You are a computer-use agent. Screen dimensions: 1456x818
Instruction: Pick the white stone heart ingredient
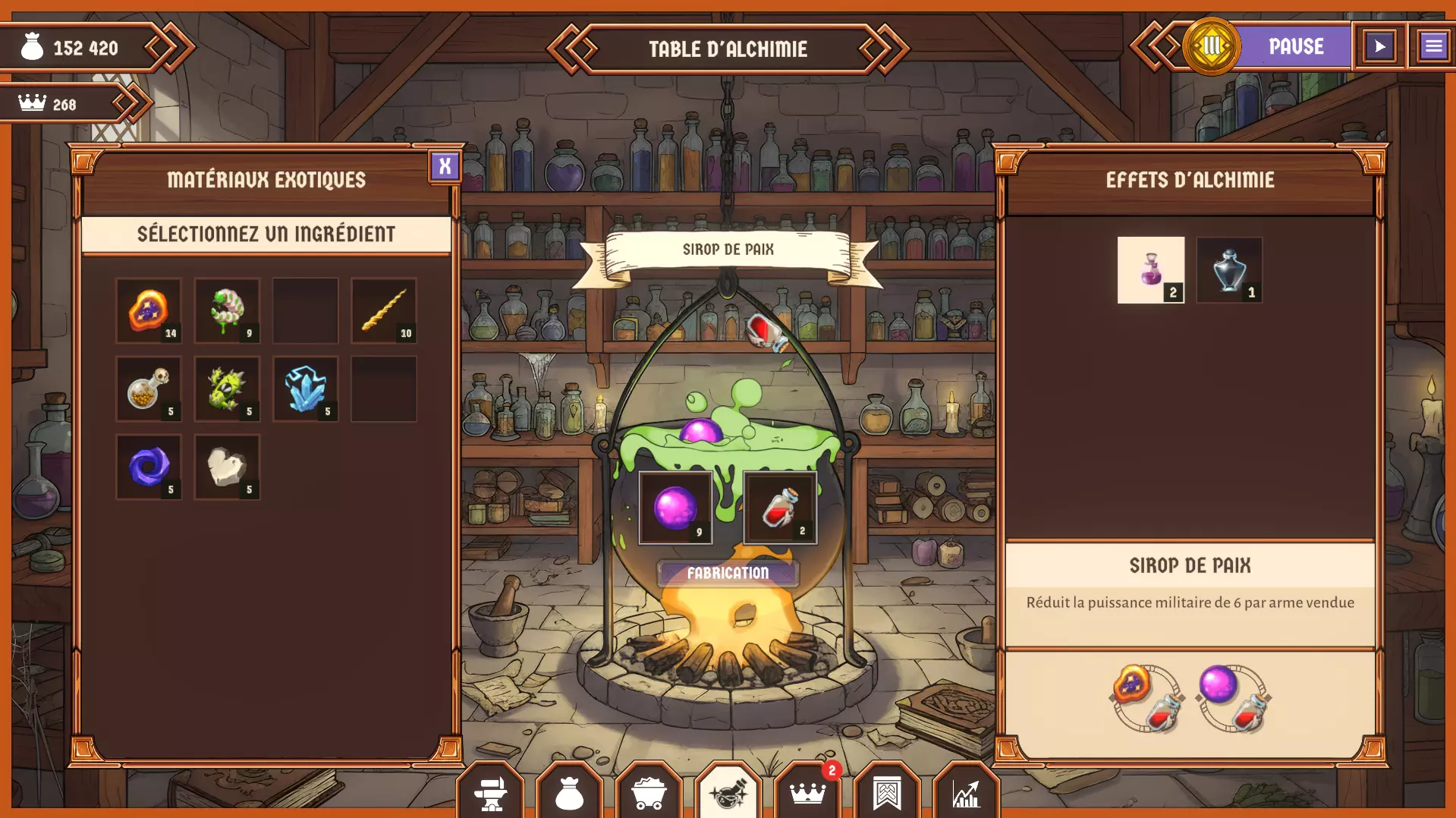[x=227, y=467]
